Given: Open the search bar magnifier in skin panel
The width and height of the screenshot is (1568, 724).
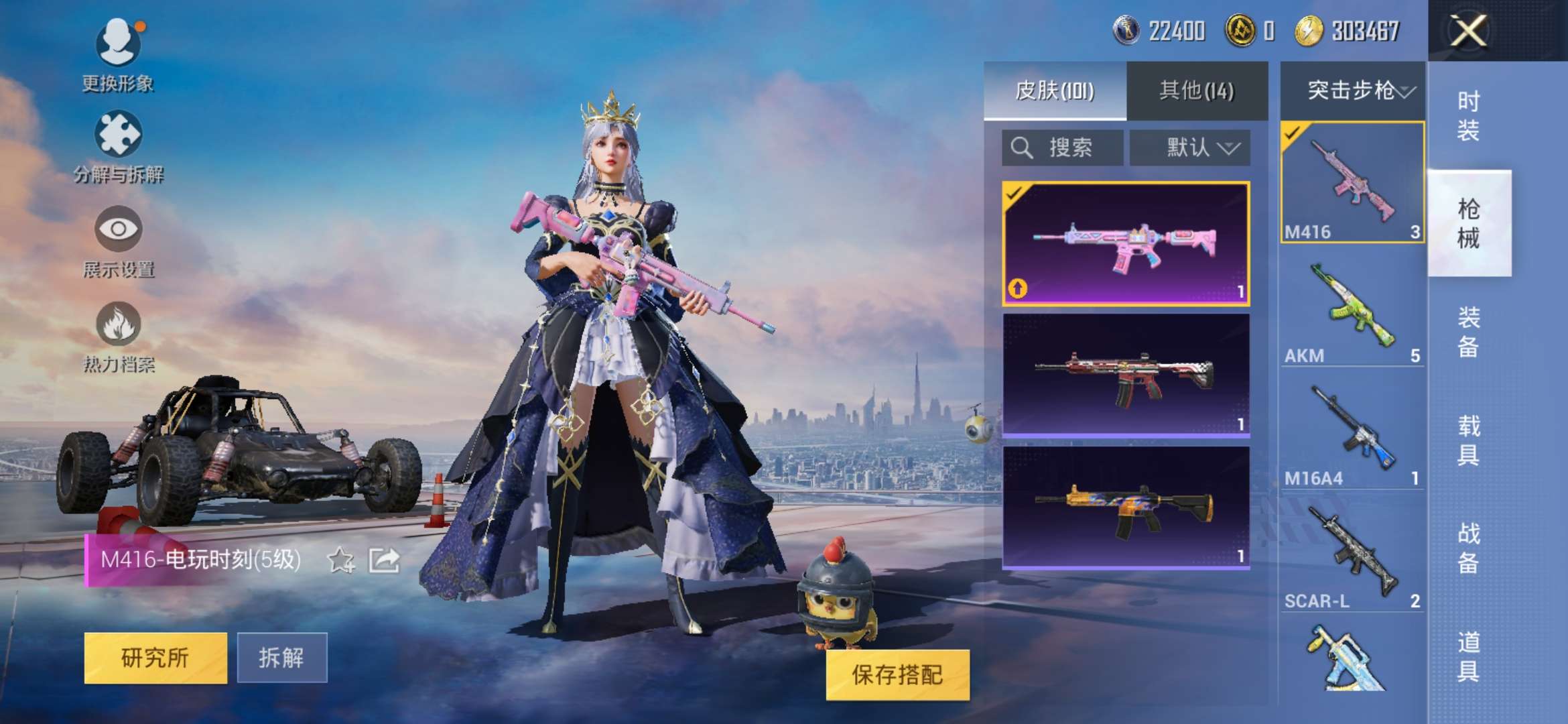Looking at the screenshot, I should tap(1022, 147).
